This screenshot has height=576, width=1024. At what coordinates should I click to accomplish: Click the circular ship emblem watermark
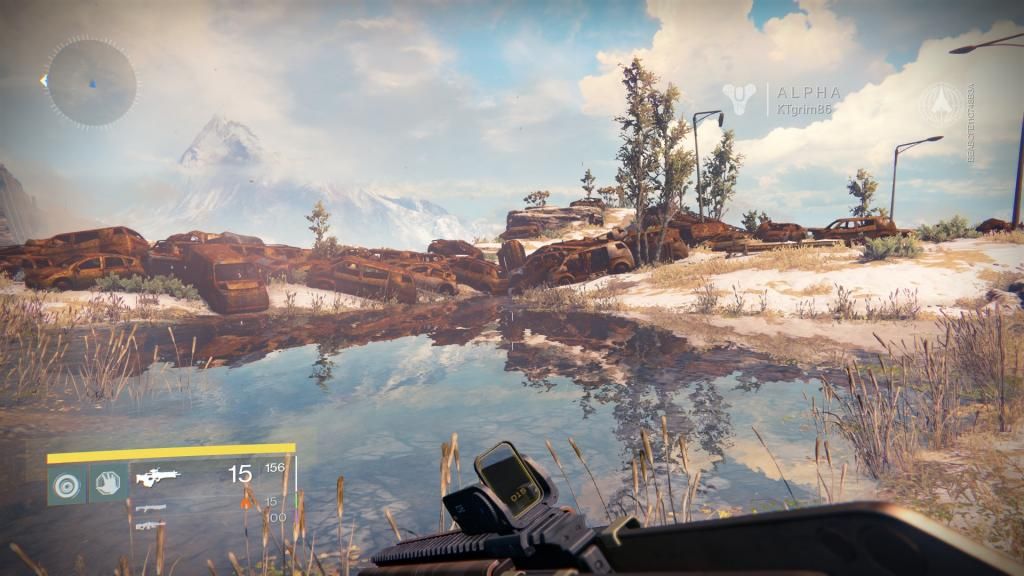click(941, 103)
